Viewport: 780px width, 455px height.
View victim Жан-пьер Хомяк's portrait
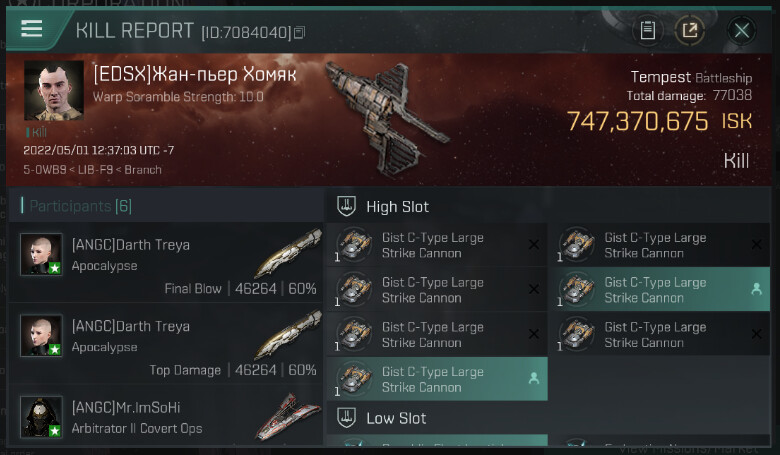tap(53, 91)
